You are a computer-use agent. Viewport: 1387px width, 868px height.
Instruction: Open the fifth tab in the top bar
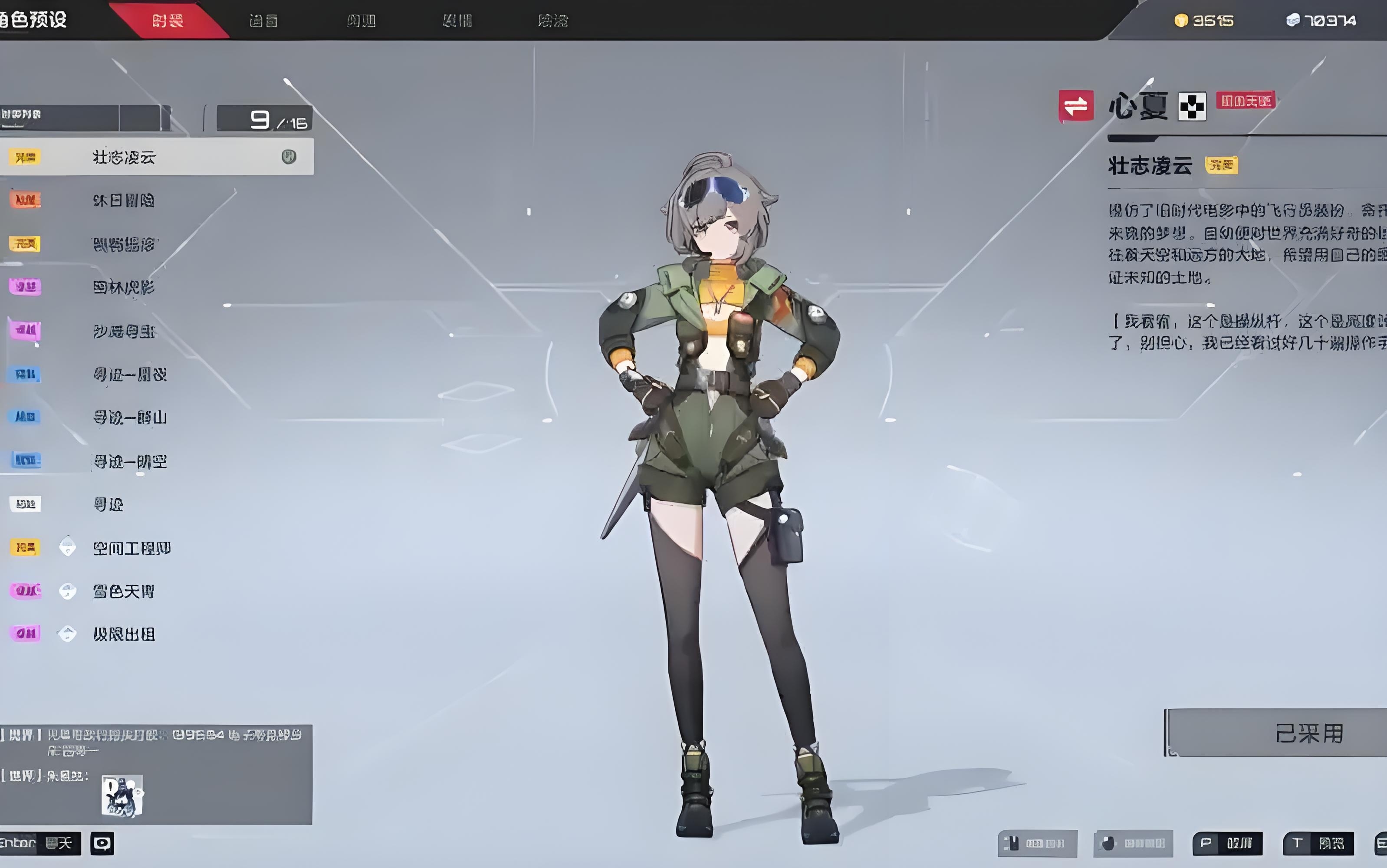(553, 21)
